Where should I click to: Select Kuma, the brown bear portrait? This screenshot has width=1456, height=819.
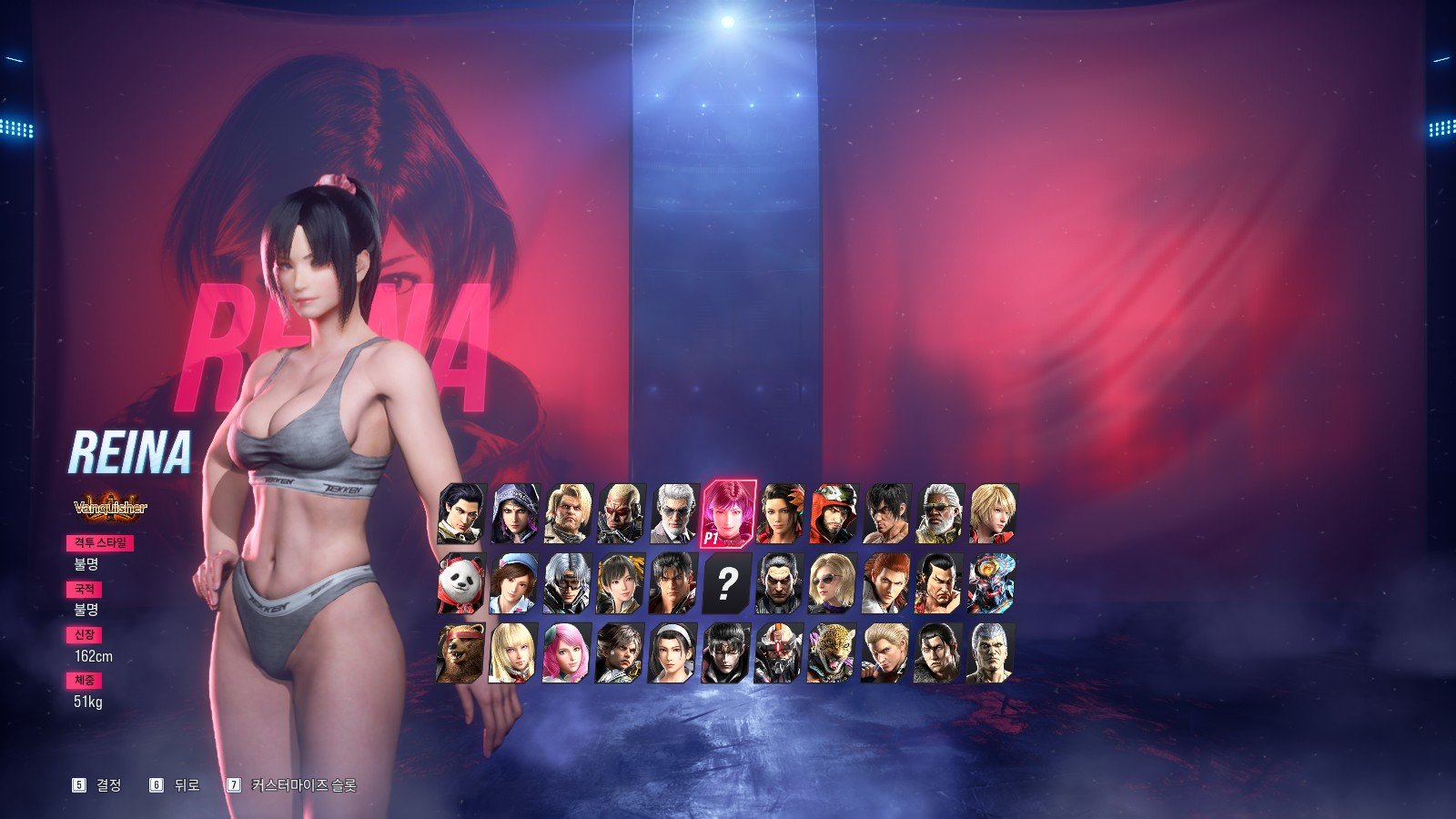(461, 652)
